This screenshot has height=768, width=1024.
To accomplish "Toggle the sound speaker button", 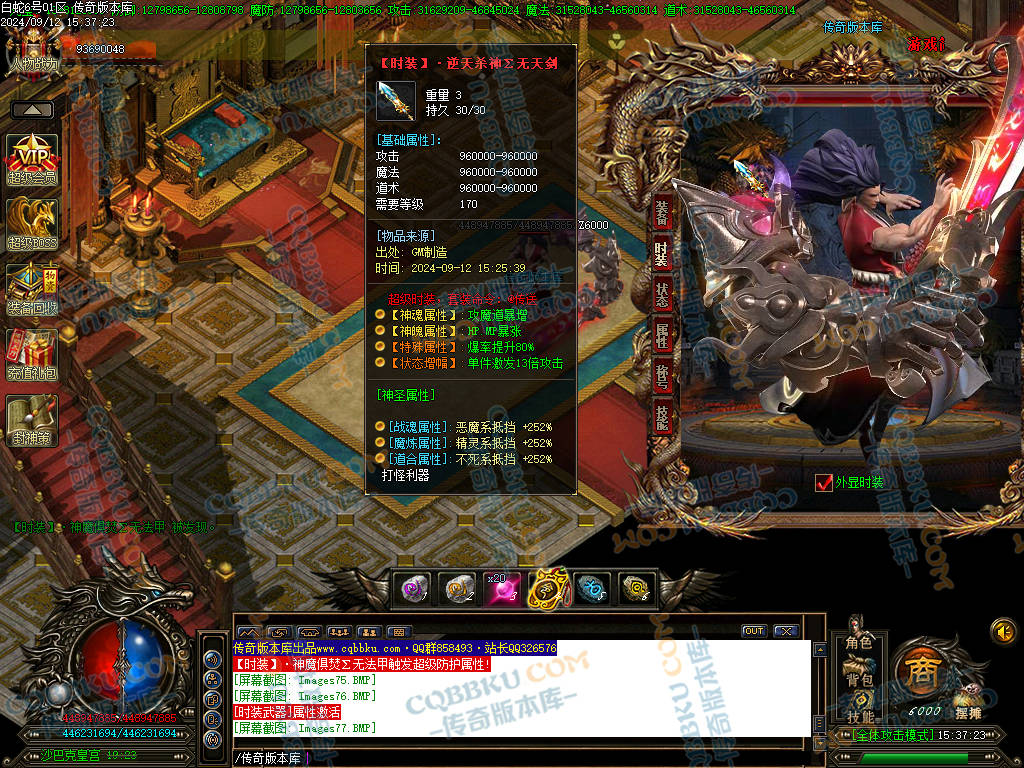I will pyautogui.click(x=1003, y=631).
